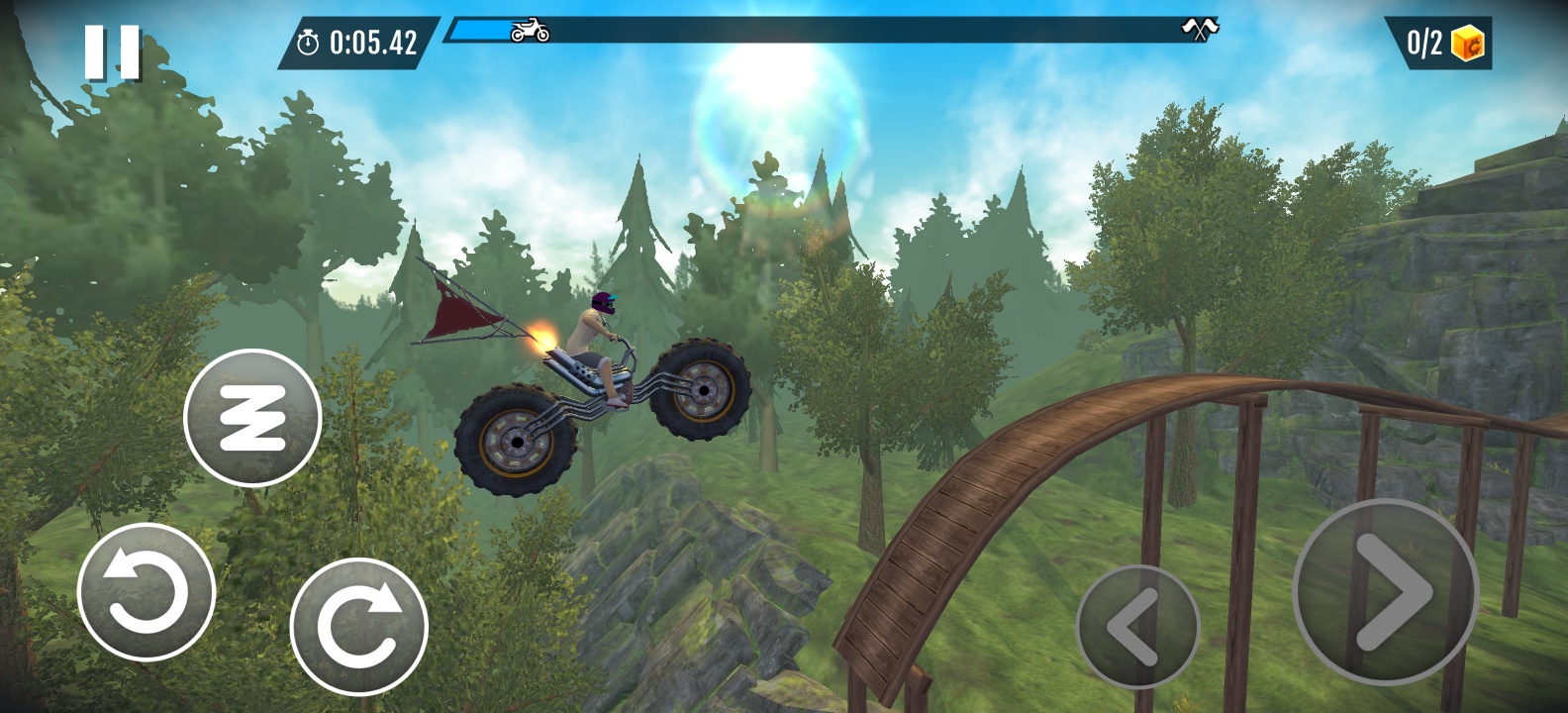Rotate the bike counter-clockwise

click(x=147, y=592)
